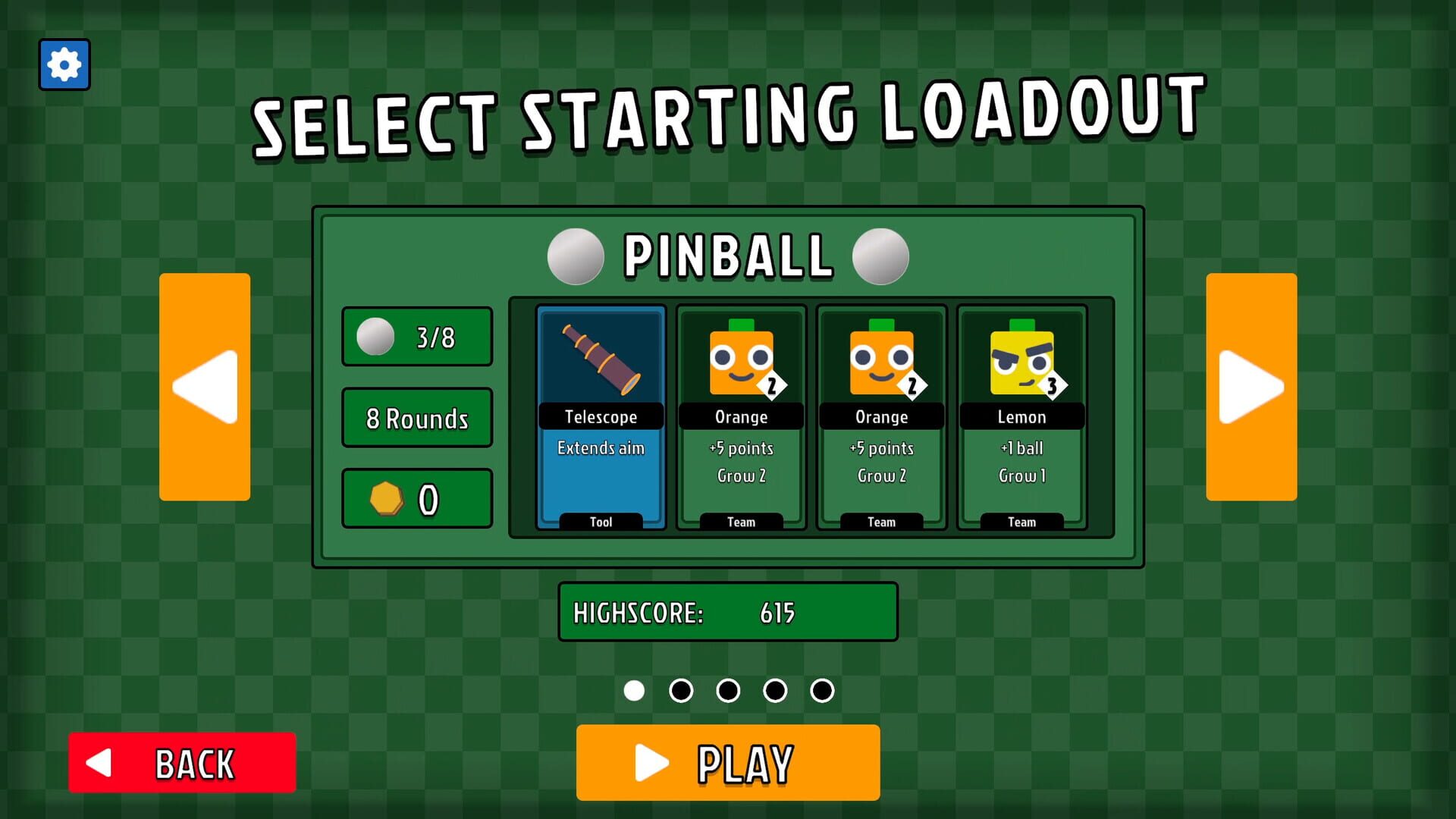This screenshot has height=819, width=1456.
Task: Select the third loadout page dot
Action: (728, 691)
